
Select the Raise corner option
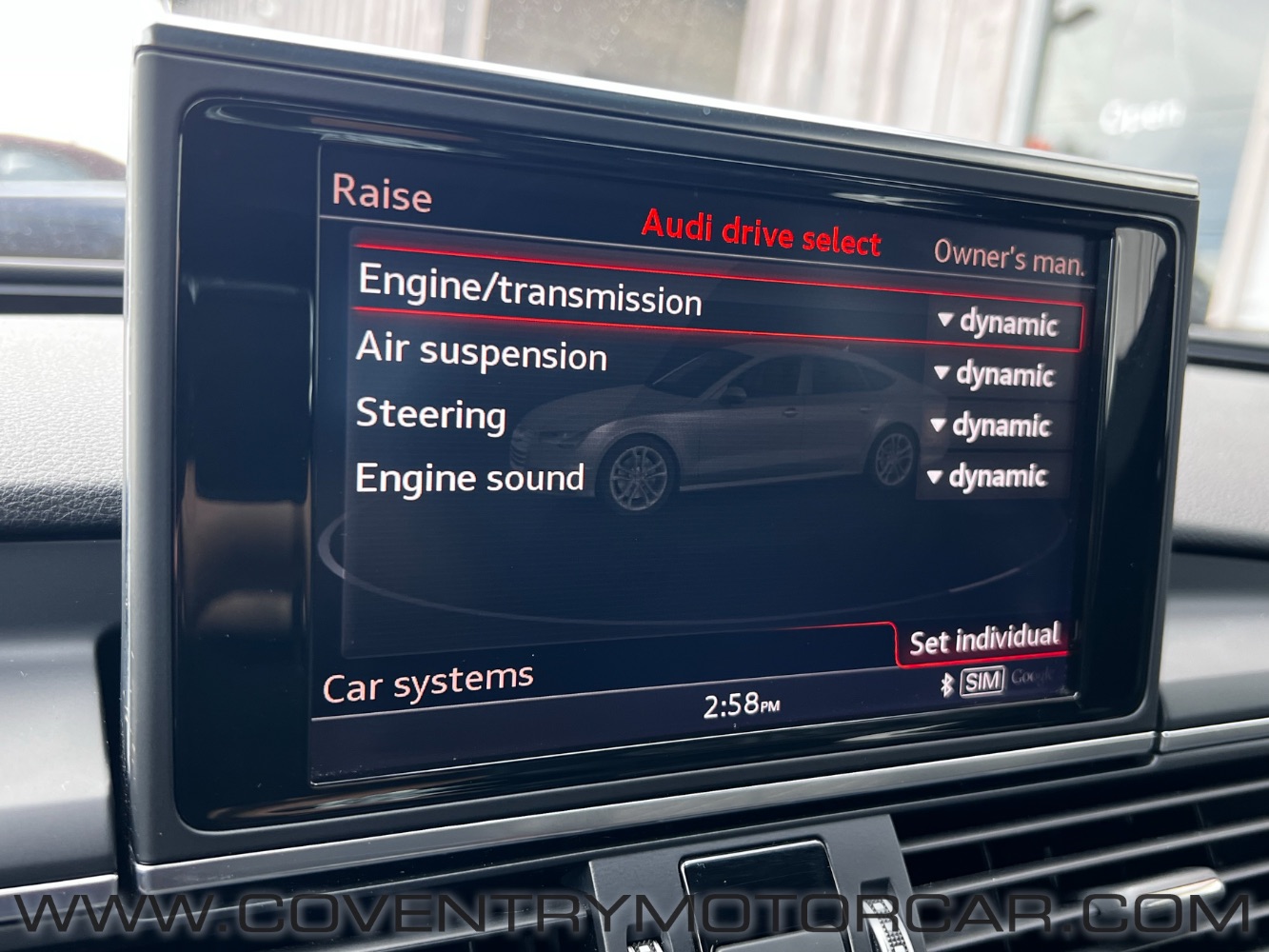pos(382,193)
